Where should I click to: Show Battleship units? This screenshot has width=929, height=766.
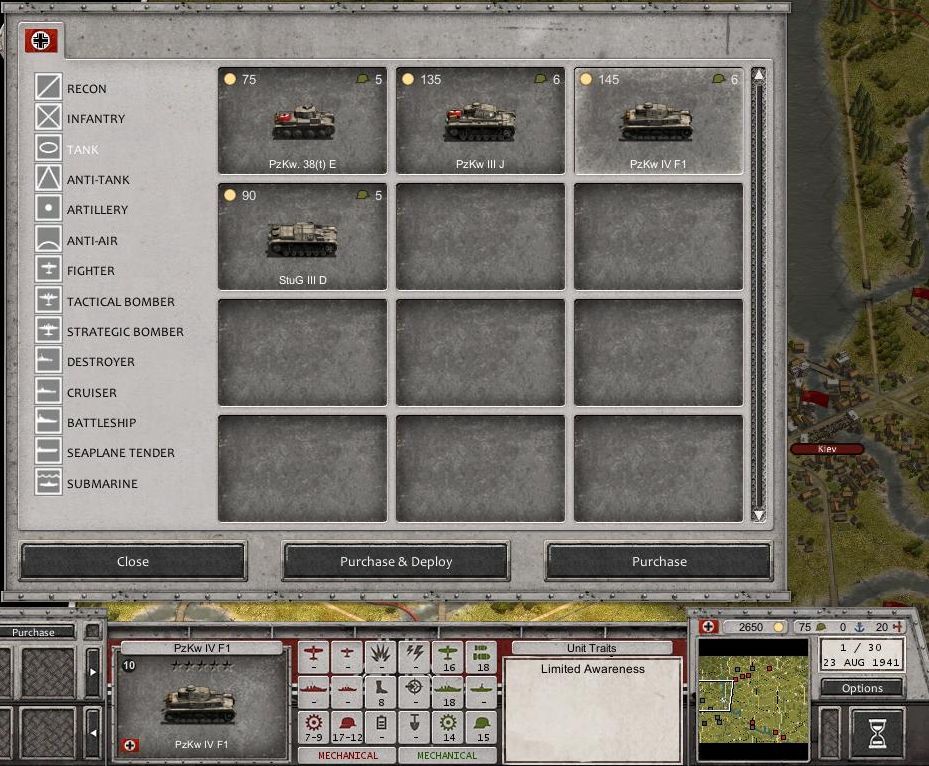click(x=101, y=423)
